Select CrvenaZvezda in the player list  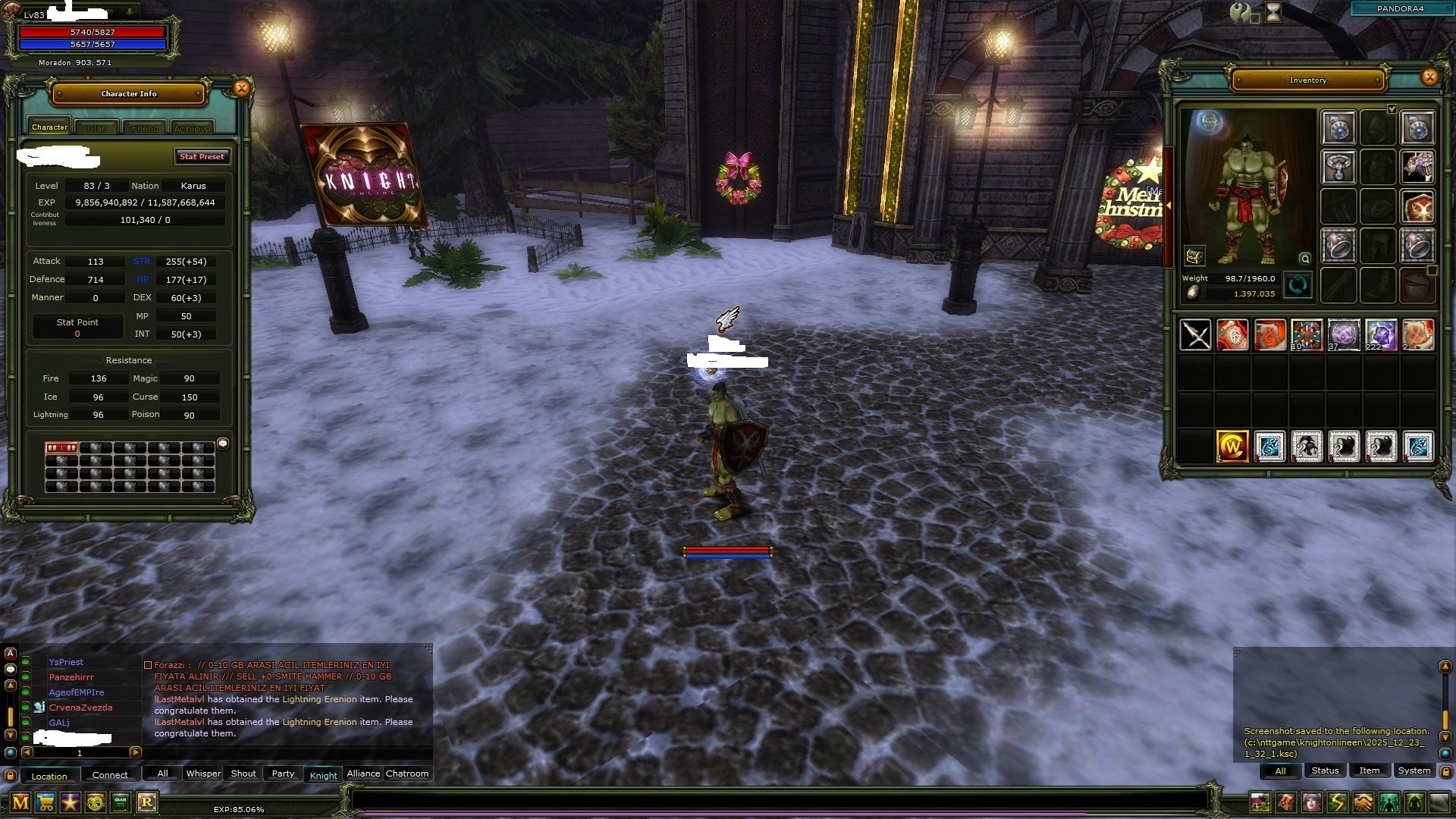tap(80, 708)
